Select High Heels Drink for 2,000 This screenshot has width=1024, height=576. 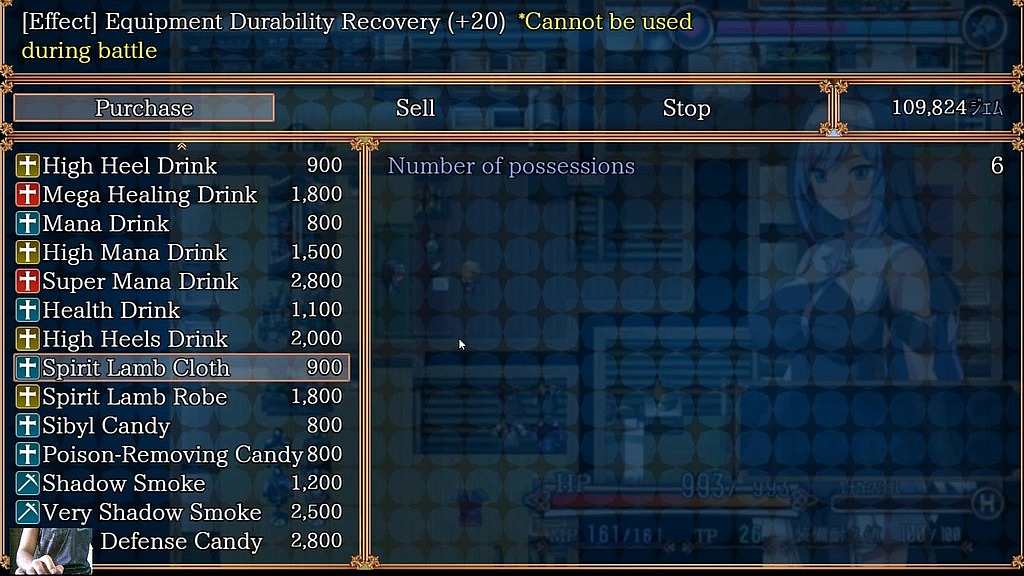pos(180,340)
